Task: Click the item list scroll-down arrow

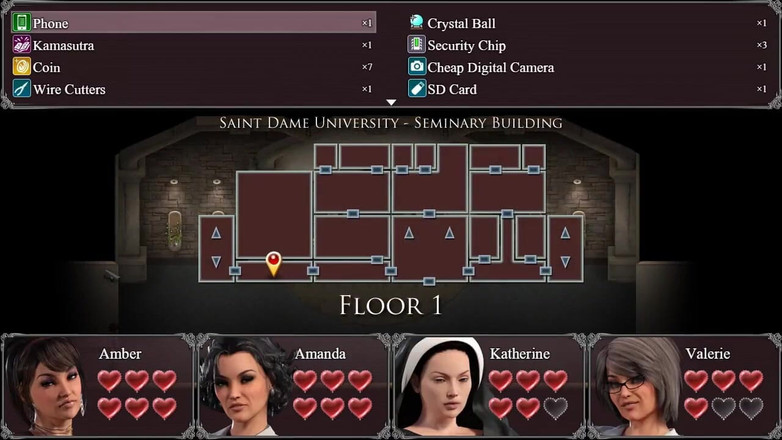Action: pos(391,102)
